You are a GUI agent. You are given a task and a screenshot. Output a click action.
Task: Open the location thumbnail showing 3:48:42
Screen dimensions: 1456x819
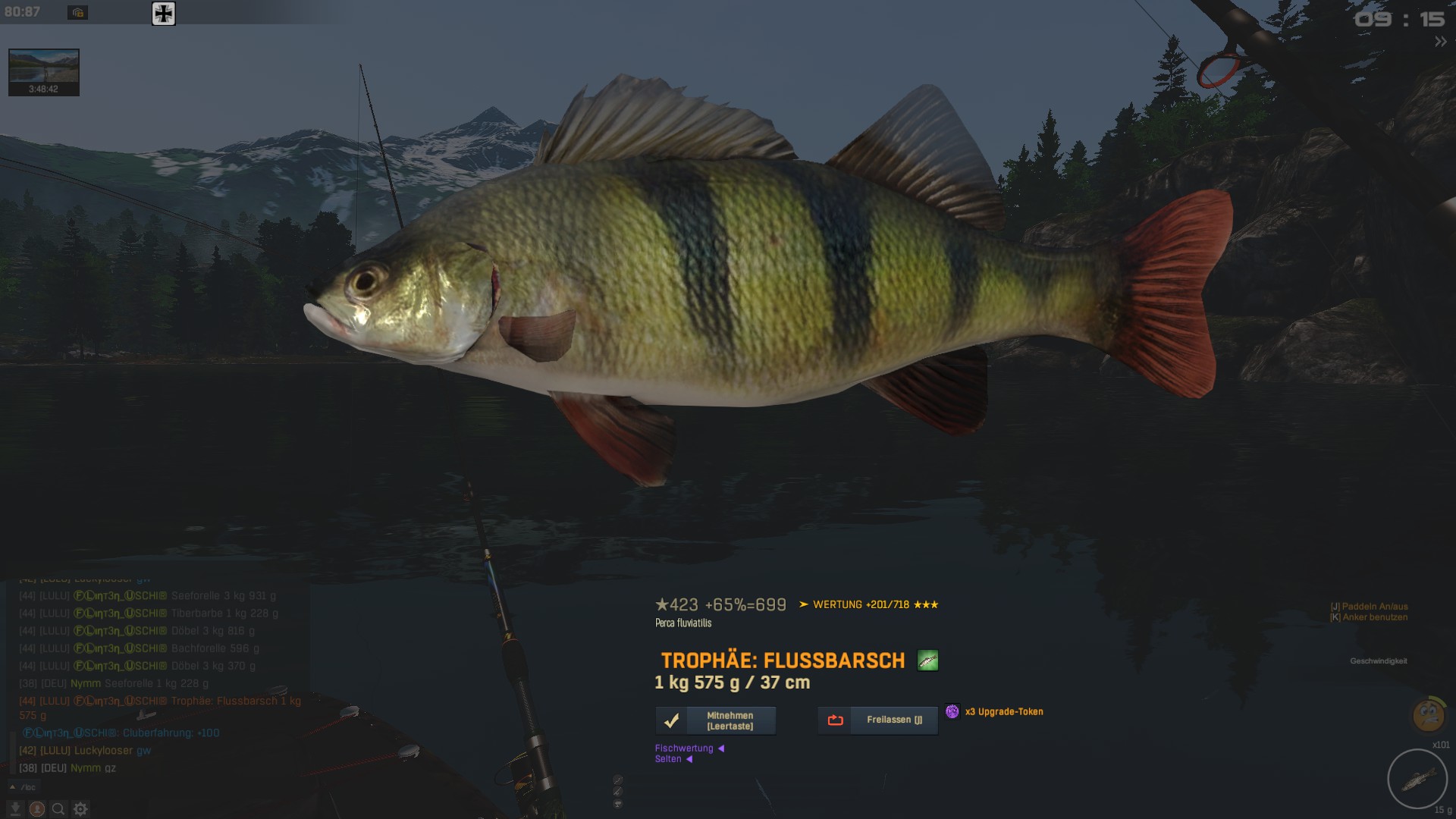(x=44, y=72)
